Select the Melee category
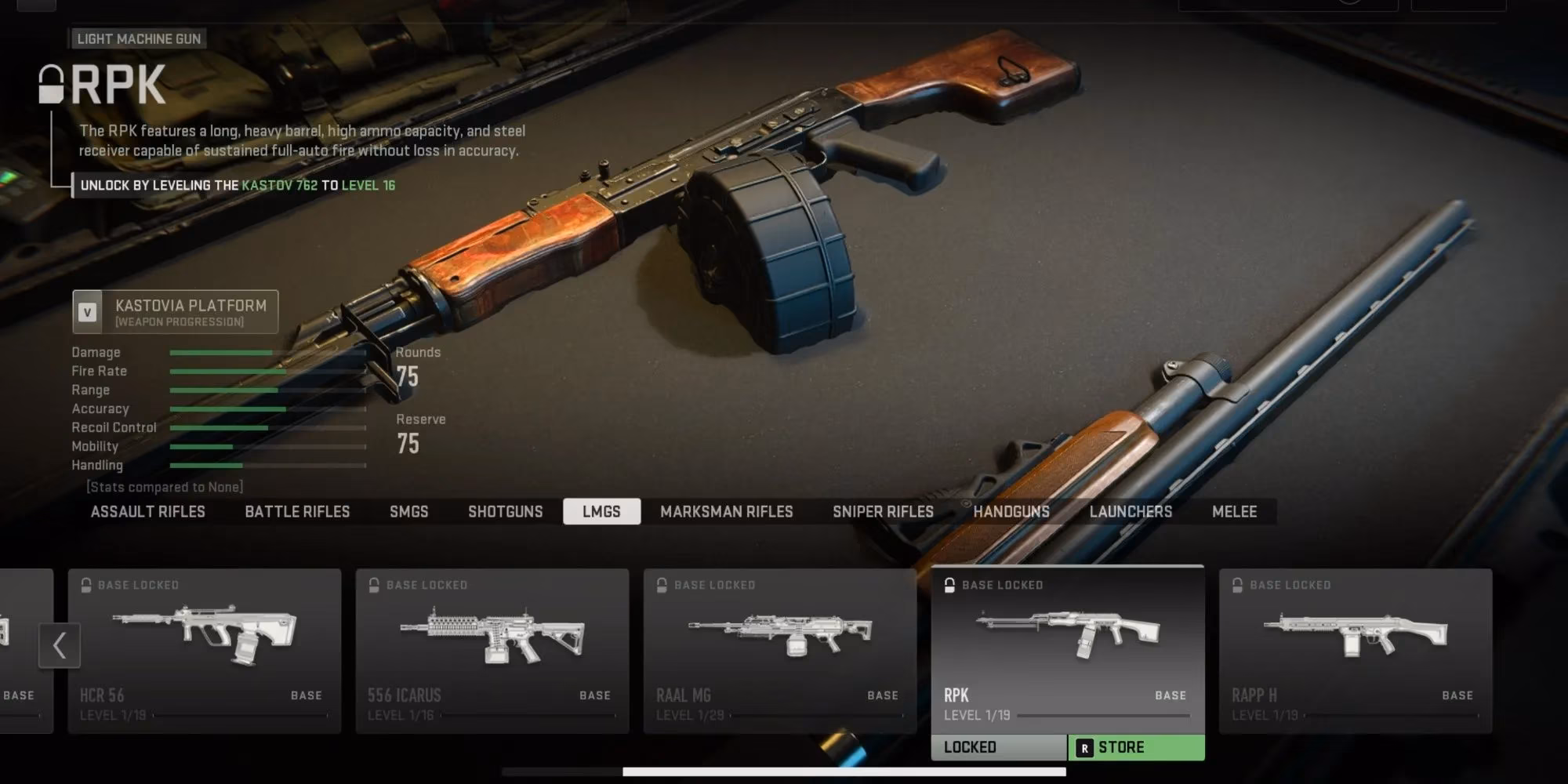This screenshot has width=1568, height=784. pyautogui.click(x=1234, y=512)
